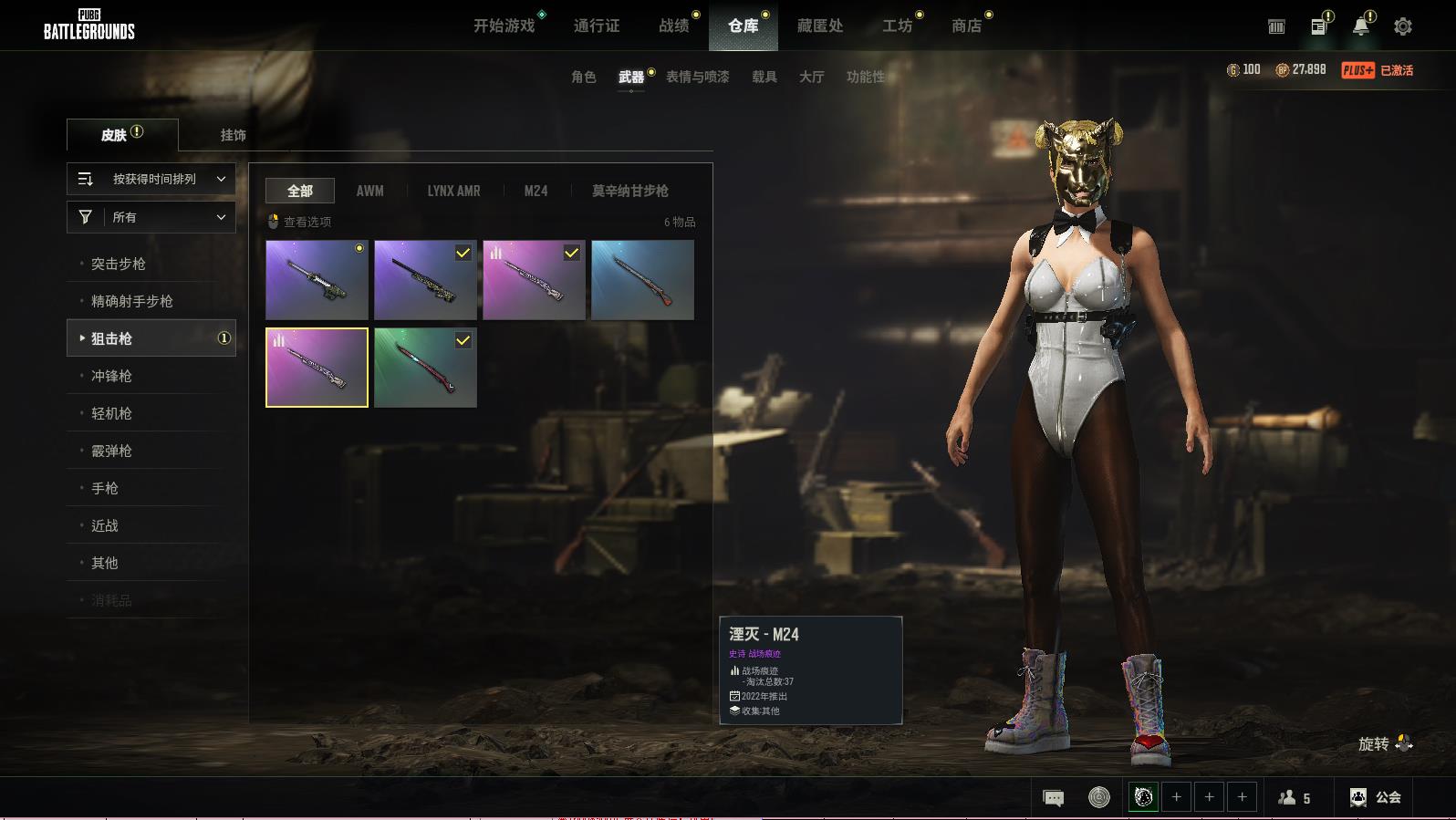Show the 手枪 pistol category
Screen dimensions: 1456x820
(x=105, y=488)
